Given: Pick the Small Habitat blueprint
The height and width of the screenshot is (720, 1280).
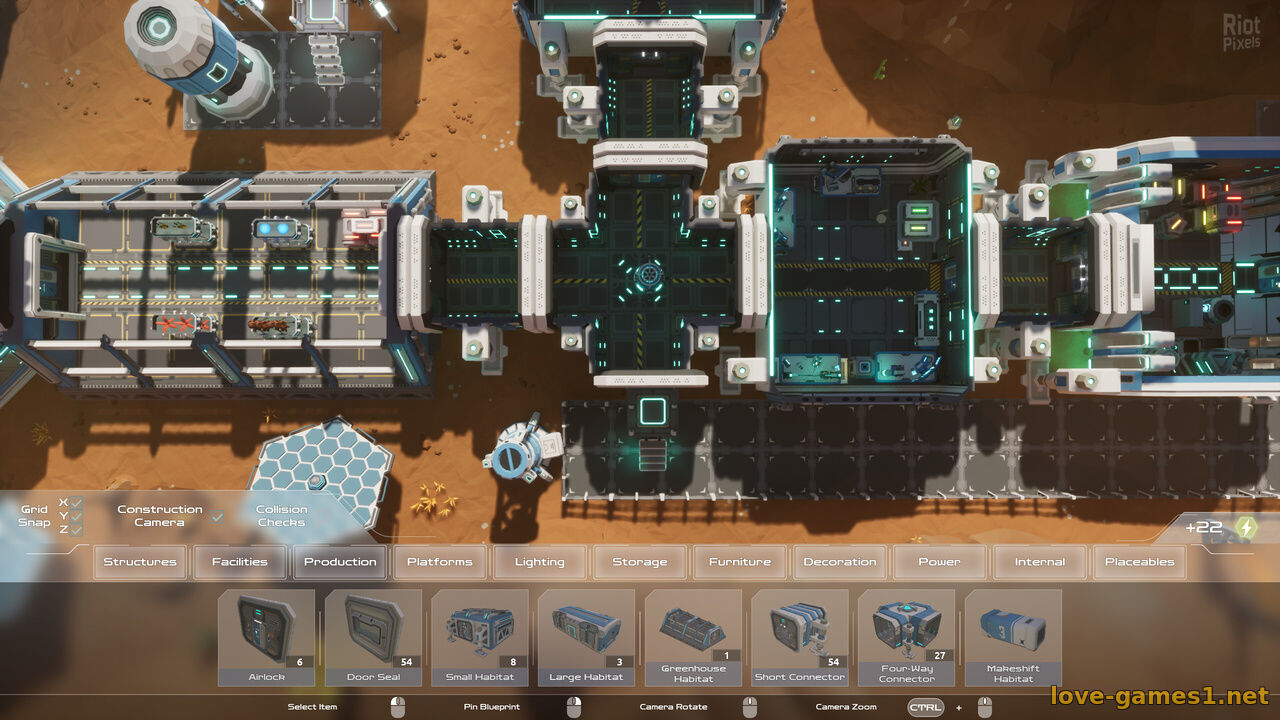Looking at the screenshot, I should (480, 637).
